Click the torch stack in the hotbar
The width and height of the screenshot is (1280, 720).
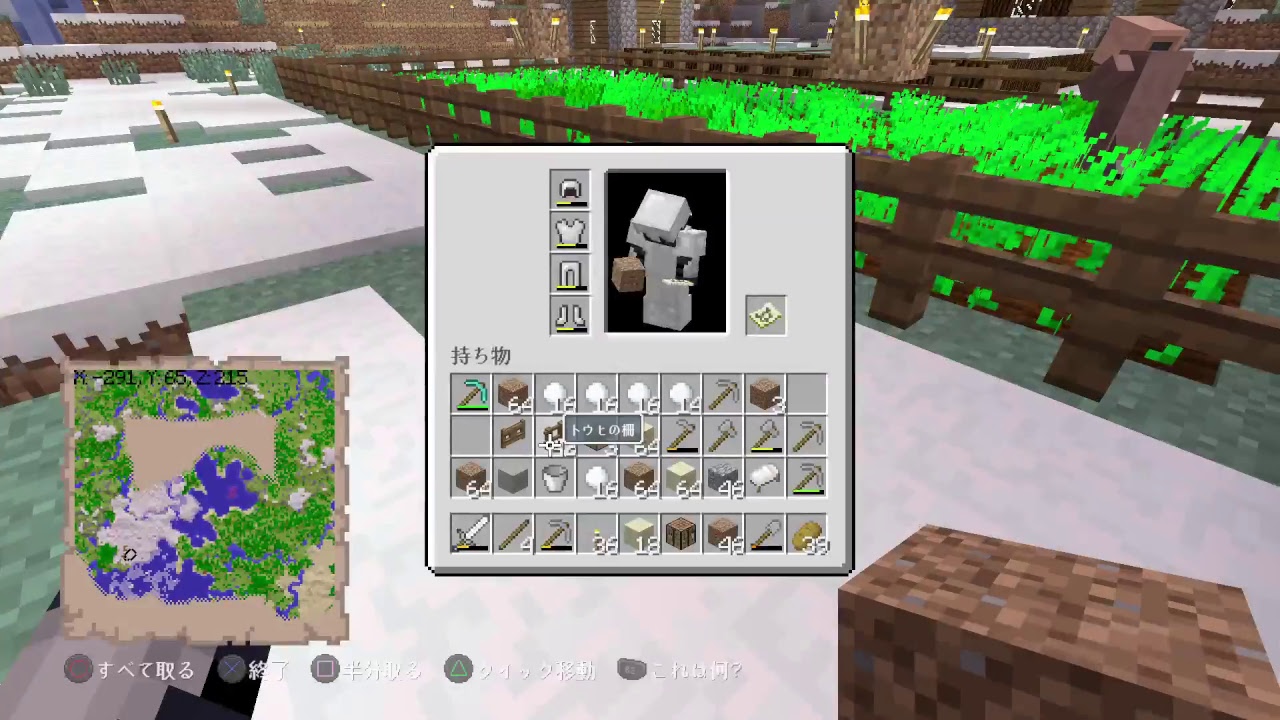pos(597,535)
